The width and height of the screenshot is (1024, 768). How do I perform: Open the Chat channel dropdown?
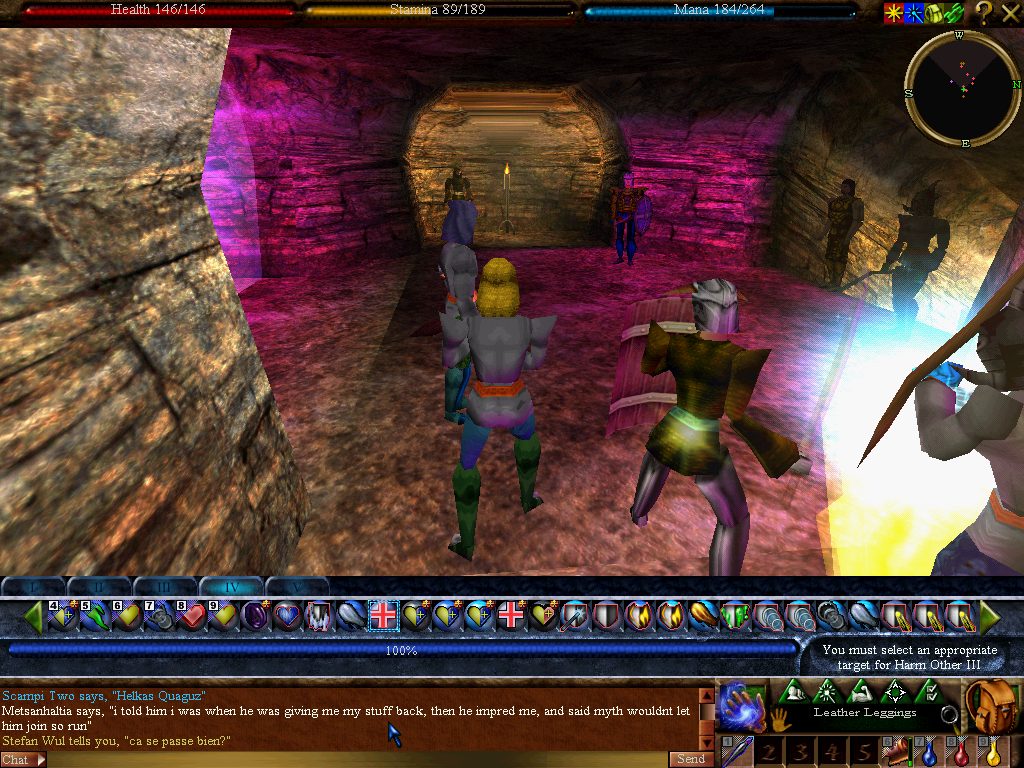click(23, 760)
